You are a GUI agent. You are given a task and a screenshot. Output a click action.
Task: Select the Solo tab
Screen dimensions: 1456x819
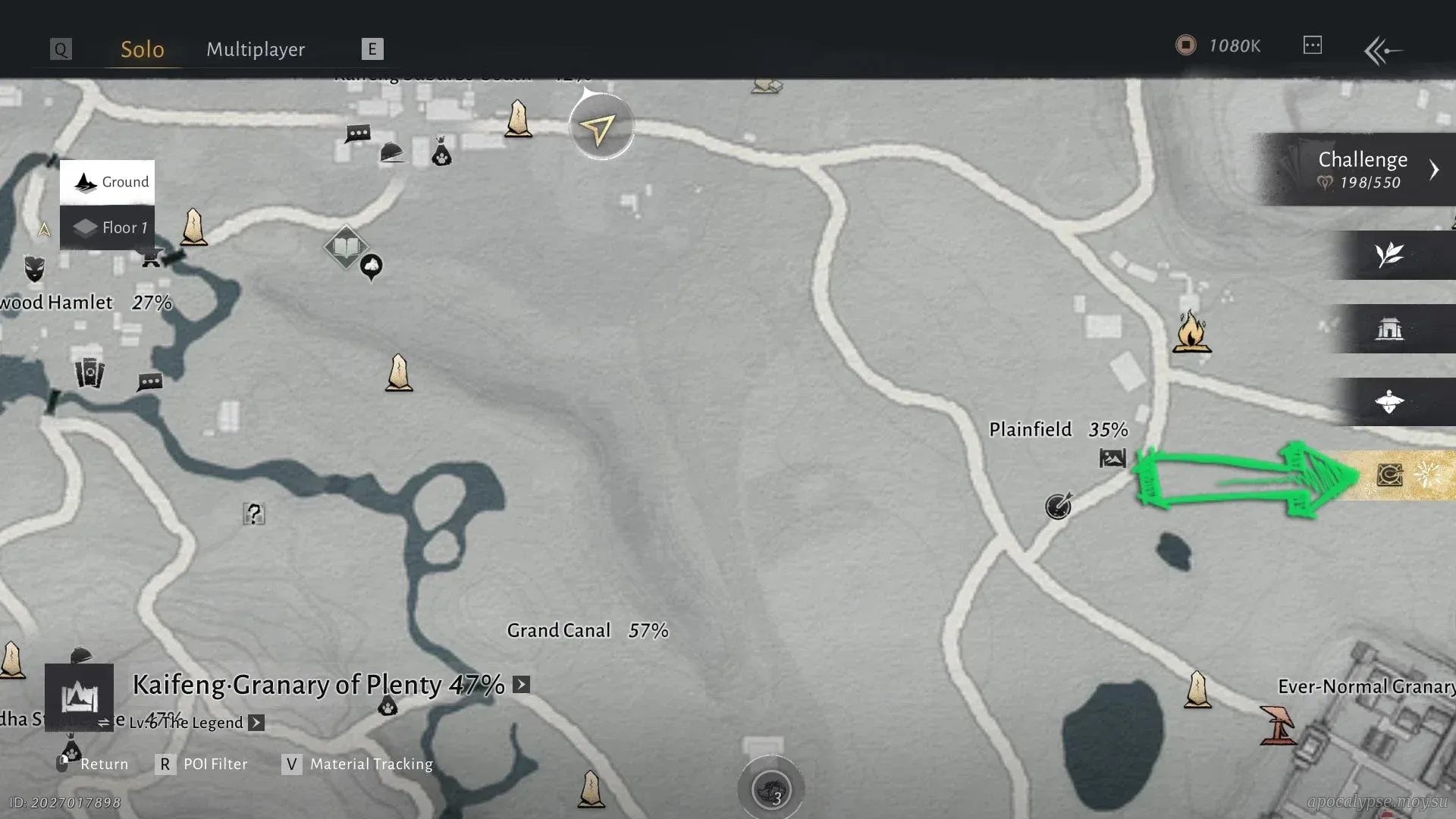pos(143,49)
